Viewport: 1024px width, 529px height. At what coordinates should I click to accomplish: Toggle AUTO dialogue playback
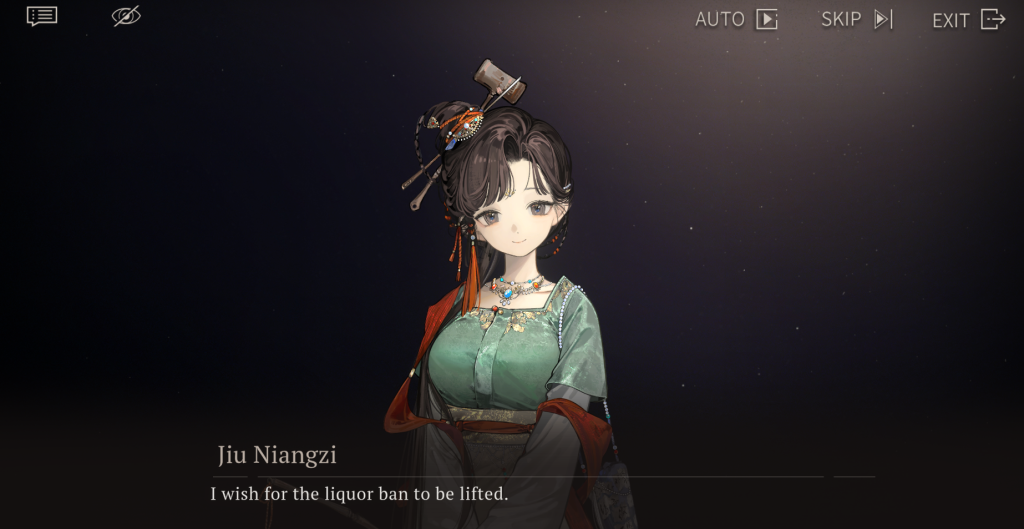tap(736, 19)
